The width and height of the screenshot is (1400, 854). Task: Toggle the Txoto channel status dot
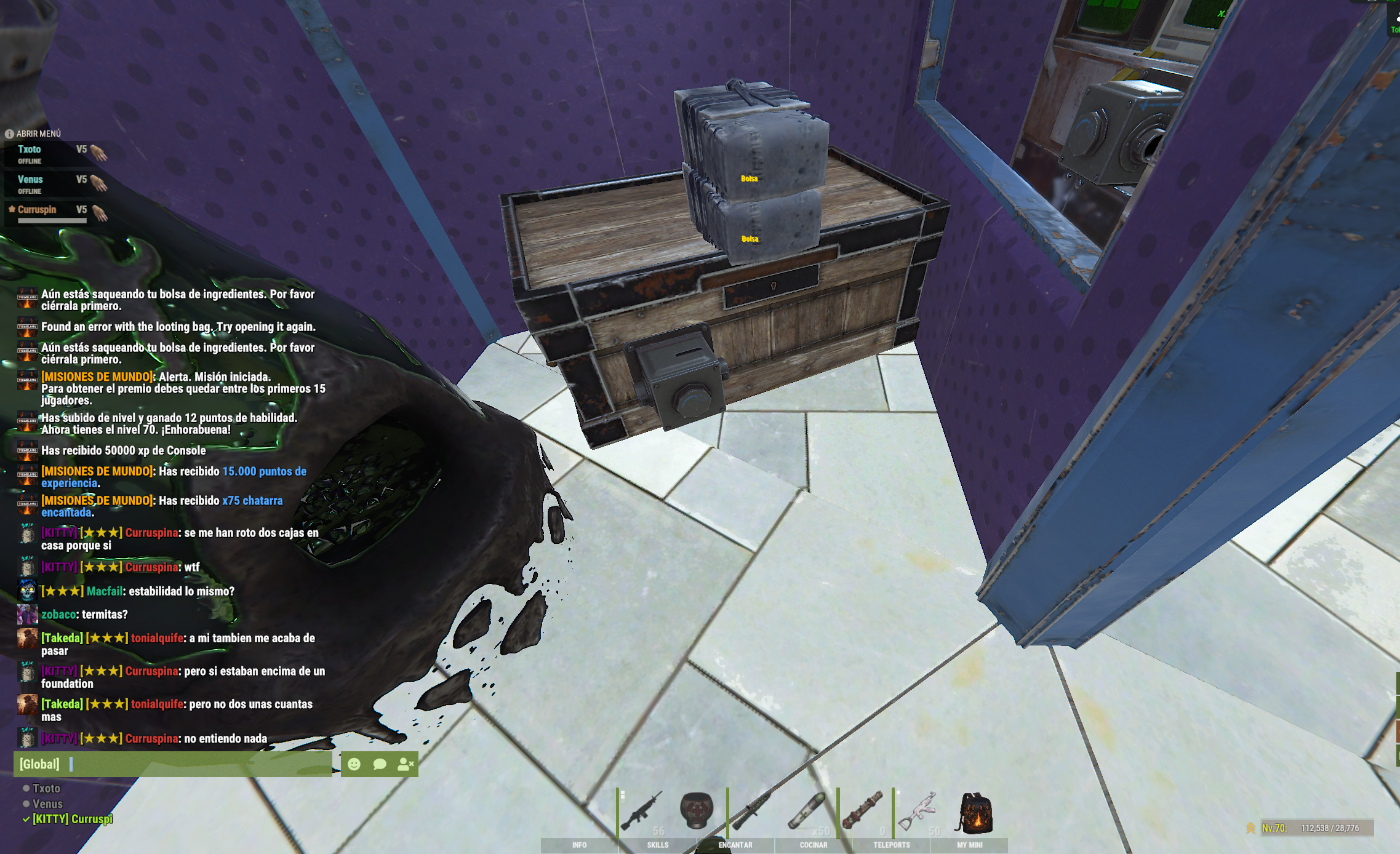[26, 789]
